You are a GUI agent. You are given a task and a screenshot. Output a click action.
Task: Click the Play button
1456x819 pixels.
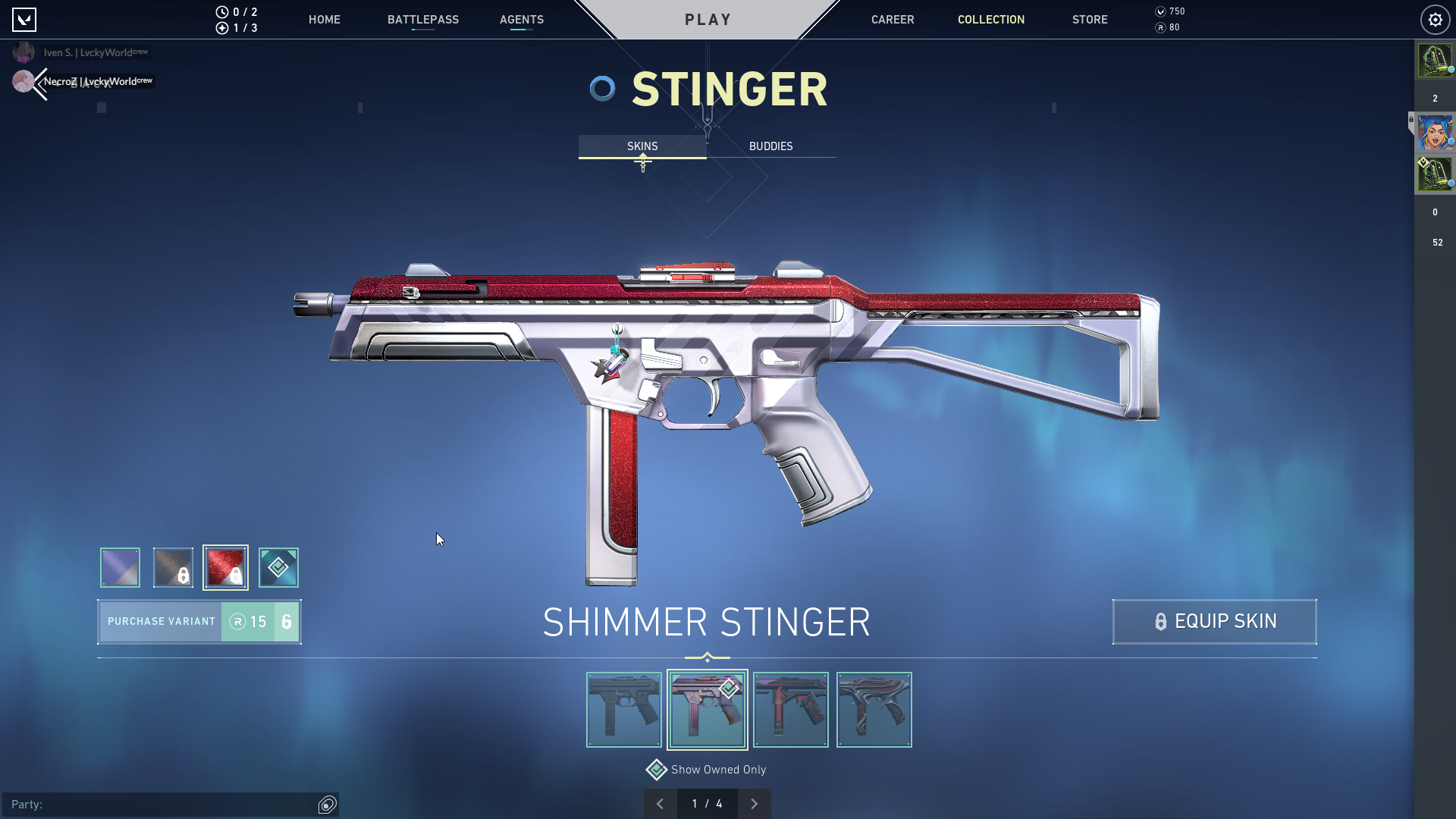[x=708, y=20]
